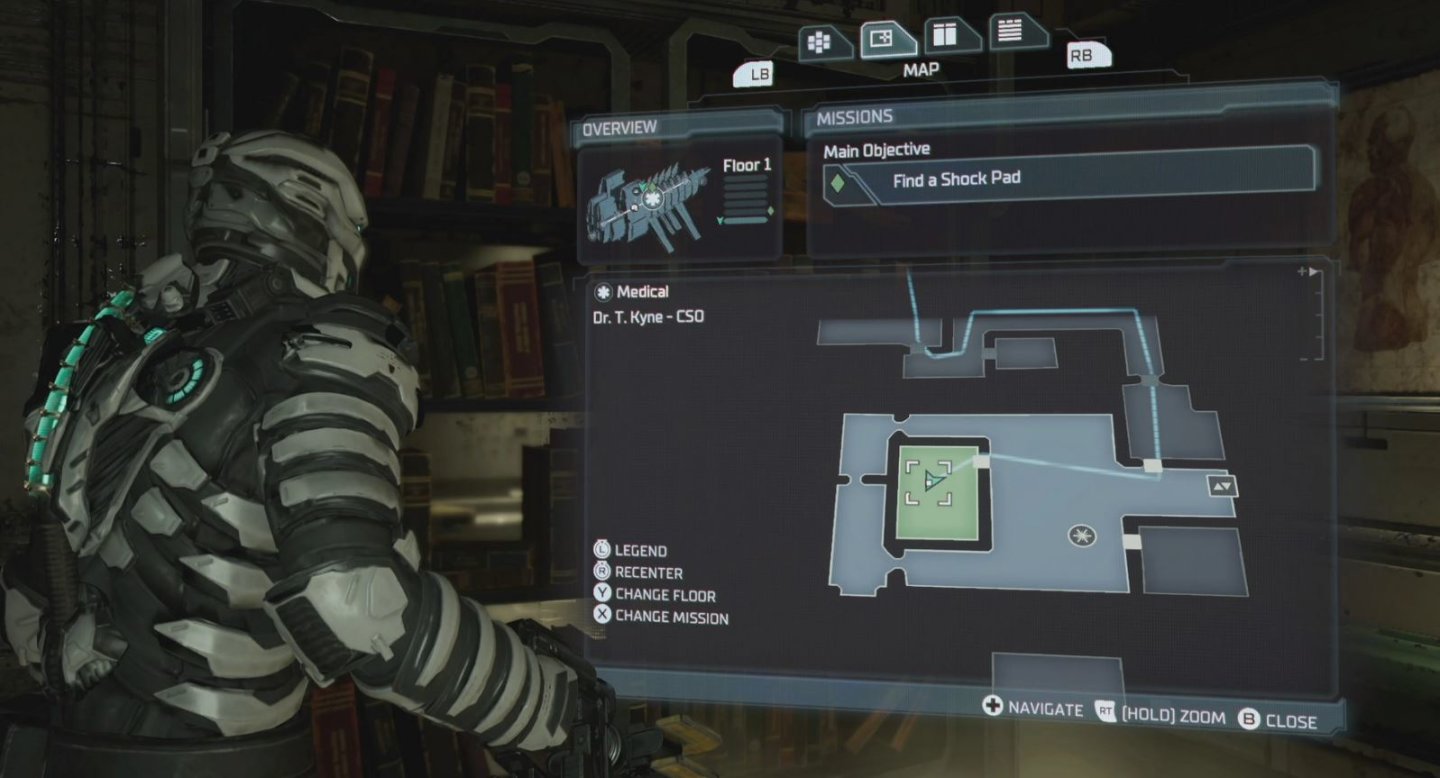Switch to the Inventory grid tab
This screenshot has height=778, width=1440.
click(826, 43)
